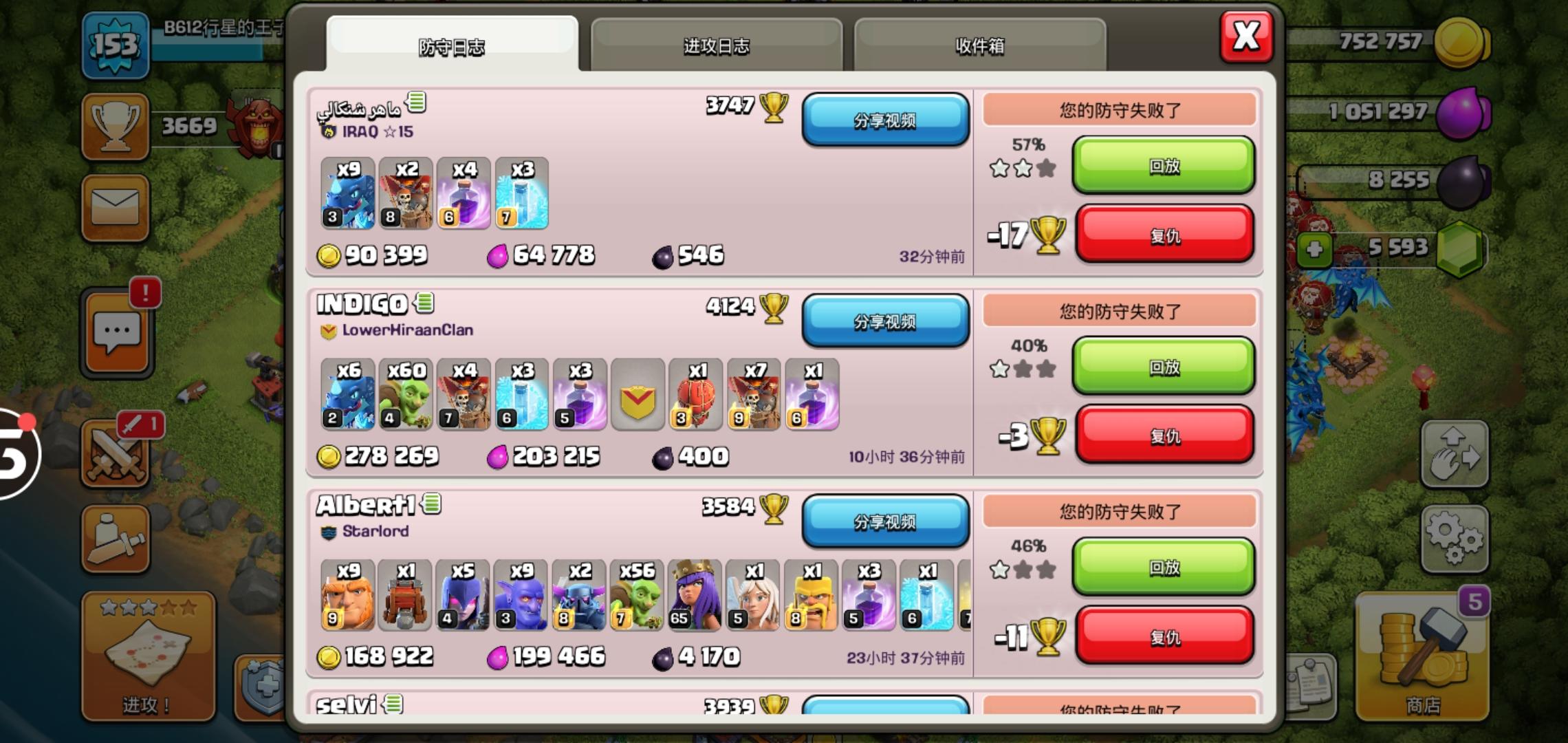
Task: Click the Witch x5 icon in Albert1's attack
Action: pyautogui.click(x=463, y=595)
